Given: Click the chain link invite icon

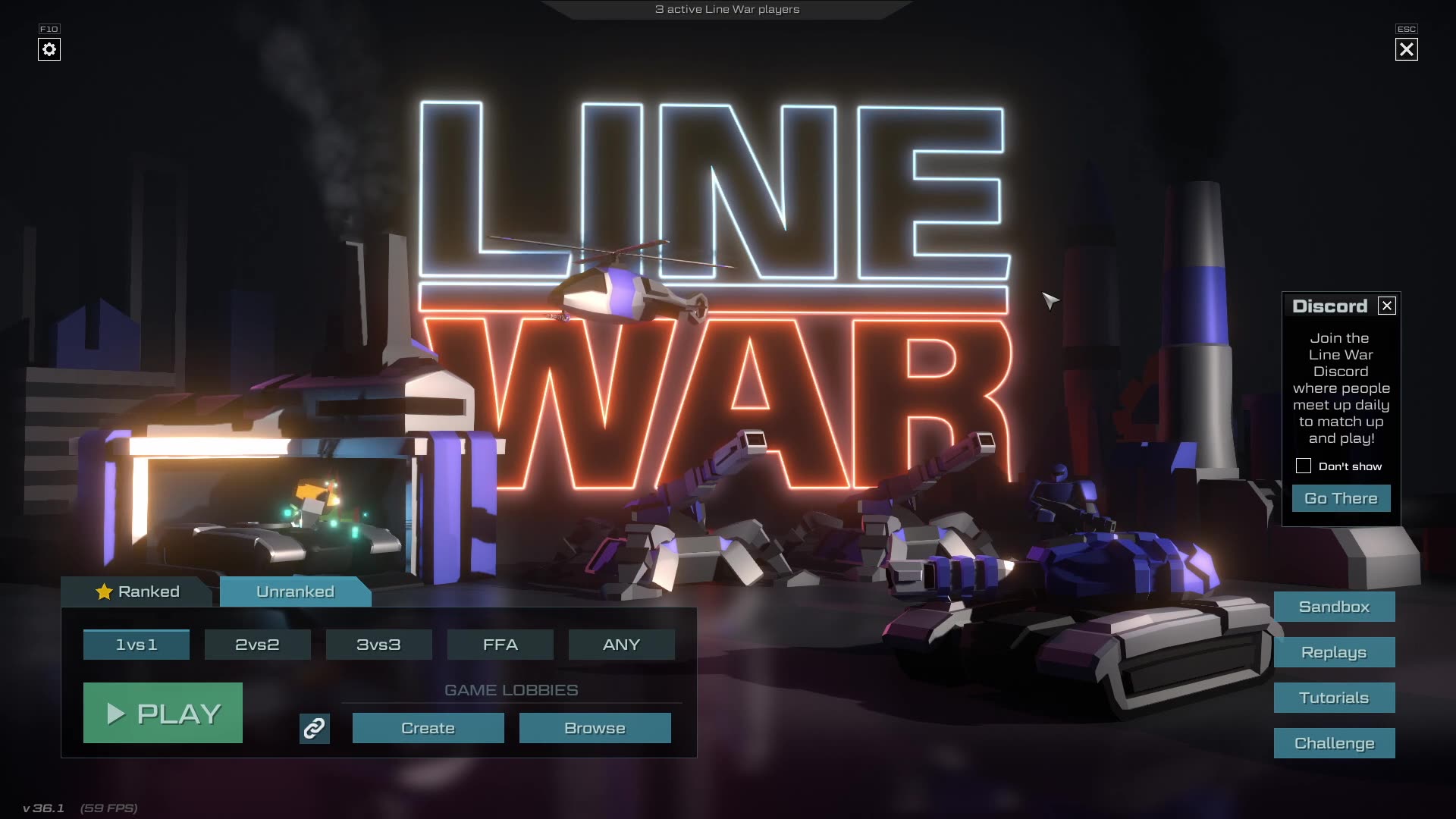Looking at the screenshot, I should (314, 729).
